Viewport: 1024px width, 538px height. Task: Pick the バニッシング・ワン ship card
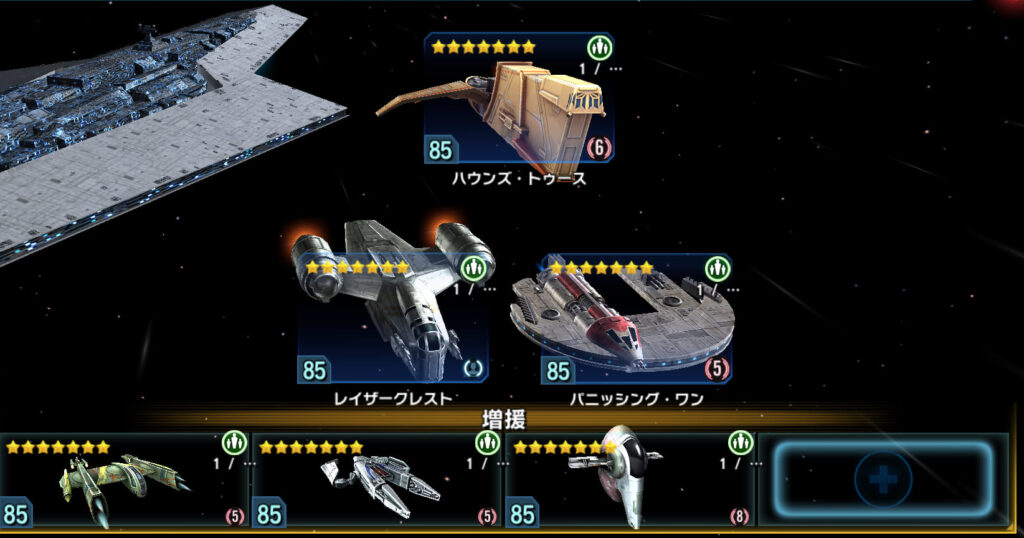(636, 320)
